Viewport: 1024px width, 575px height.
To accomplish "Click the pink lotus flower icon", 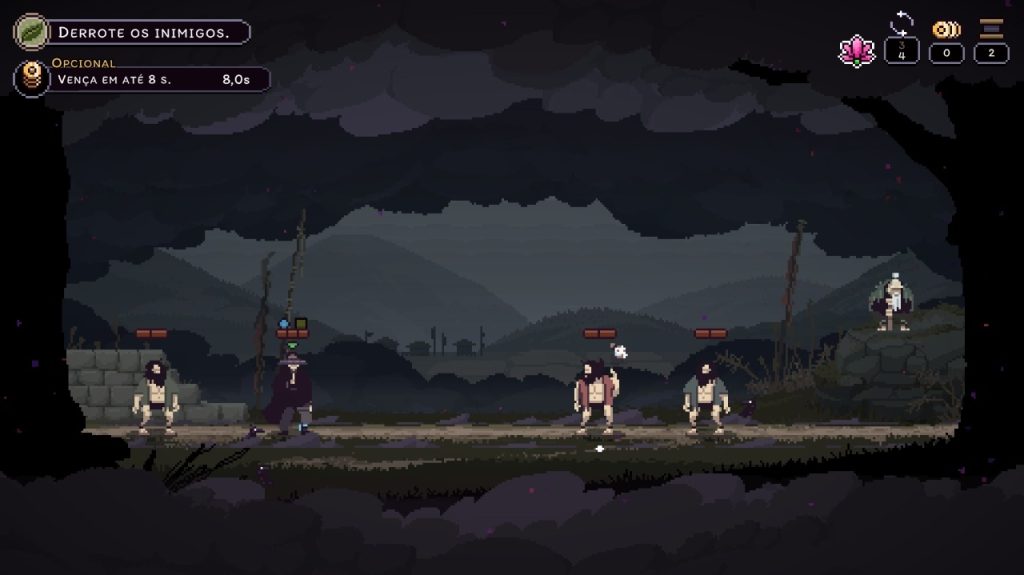I will point(856,50).
